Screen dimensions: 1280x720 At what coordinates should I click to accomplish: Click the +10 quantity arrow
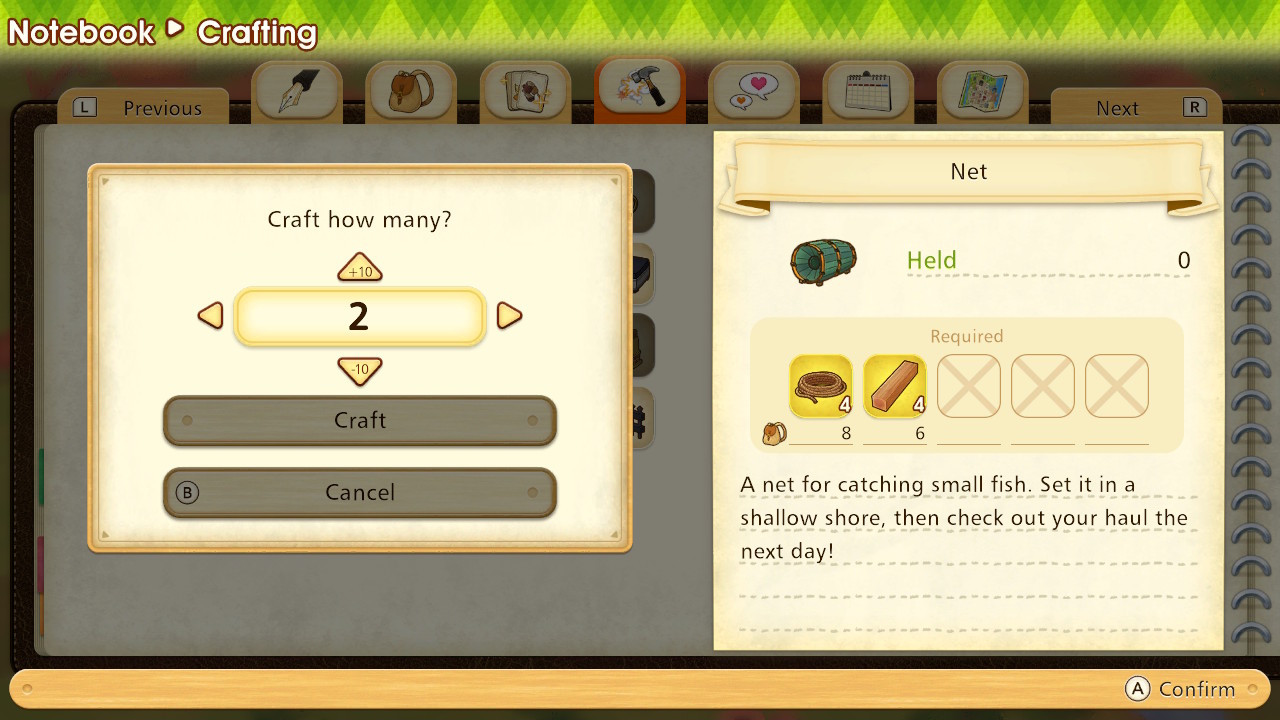360,268
